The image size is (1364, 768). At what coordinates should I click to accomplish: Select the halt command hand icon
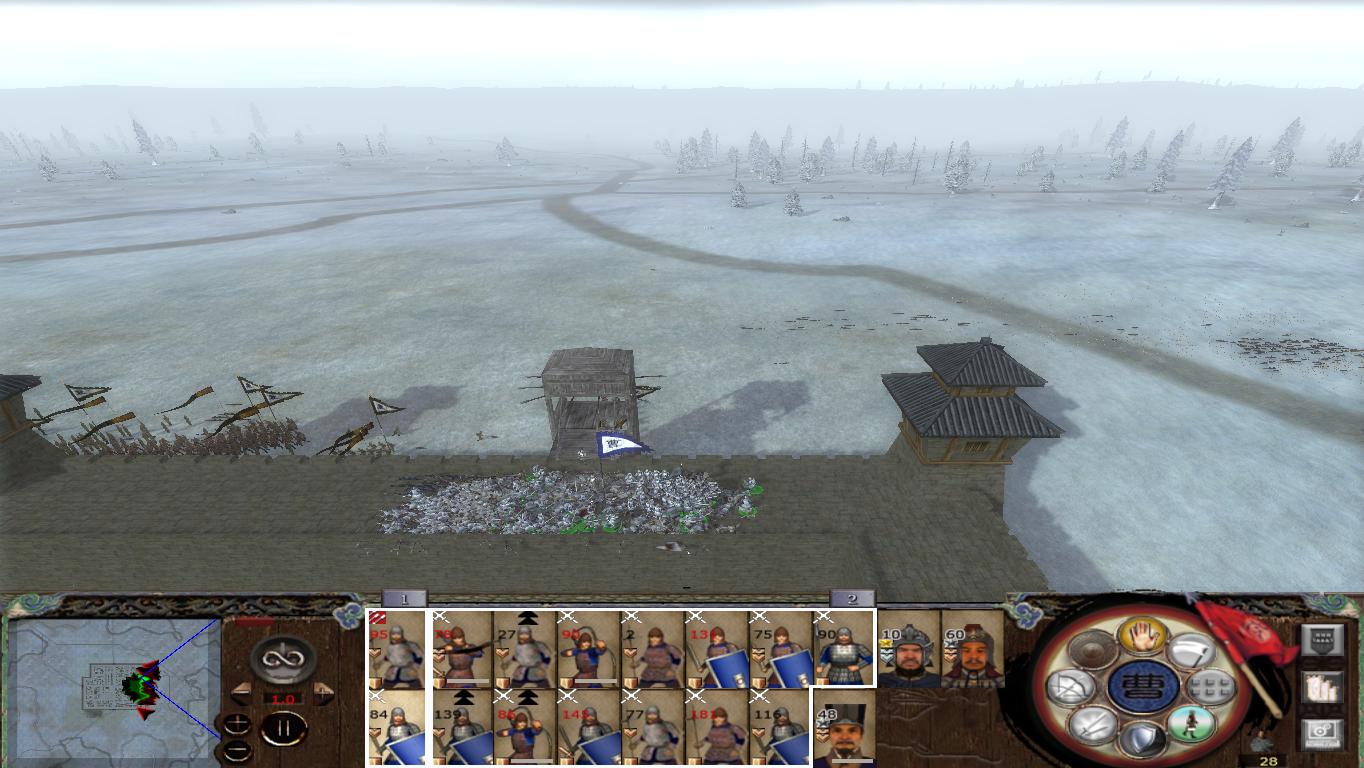click(1143, 637)
